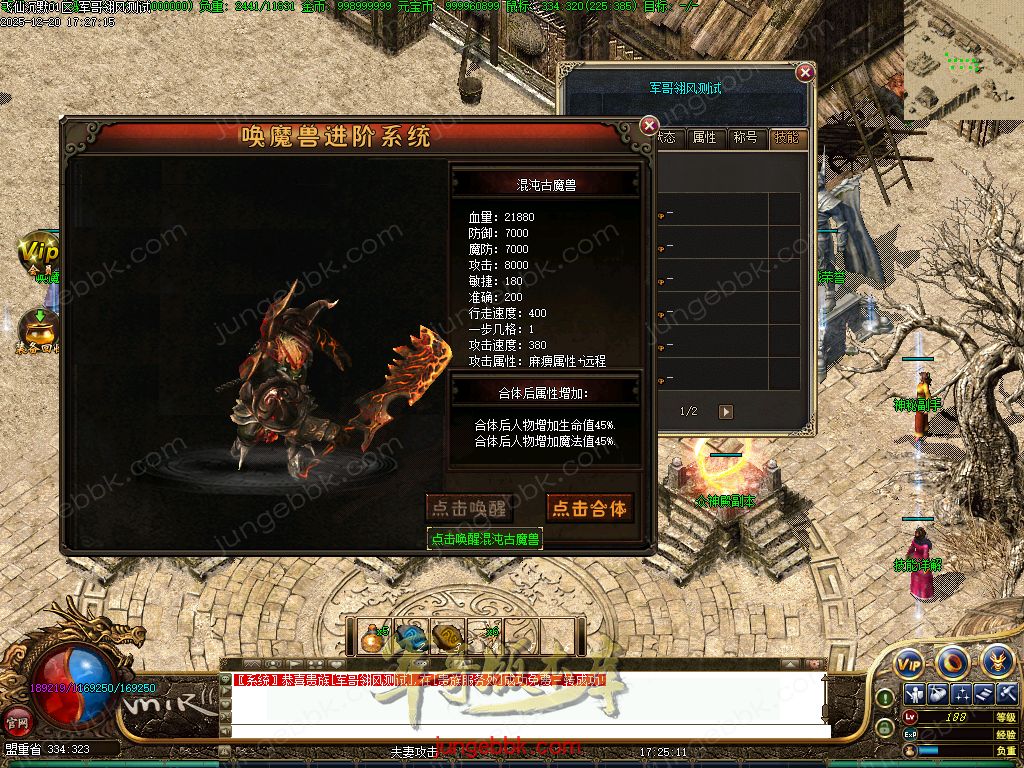The image size is (1024, 768).
Task: Switch to the 属性 attributes tab
Action: pos(705,138)
